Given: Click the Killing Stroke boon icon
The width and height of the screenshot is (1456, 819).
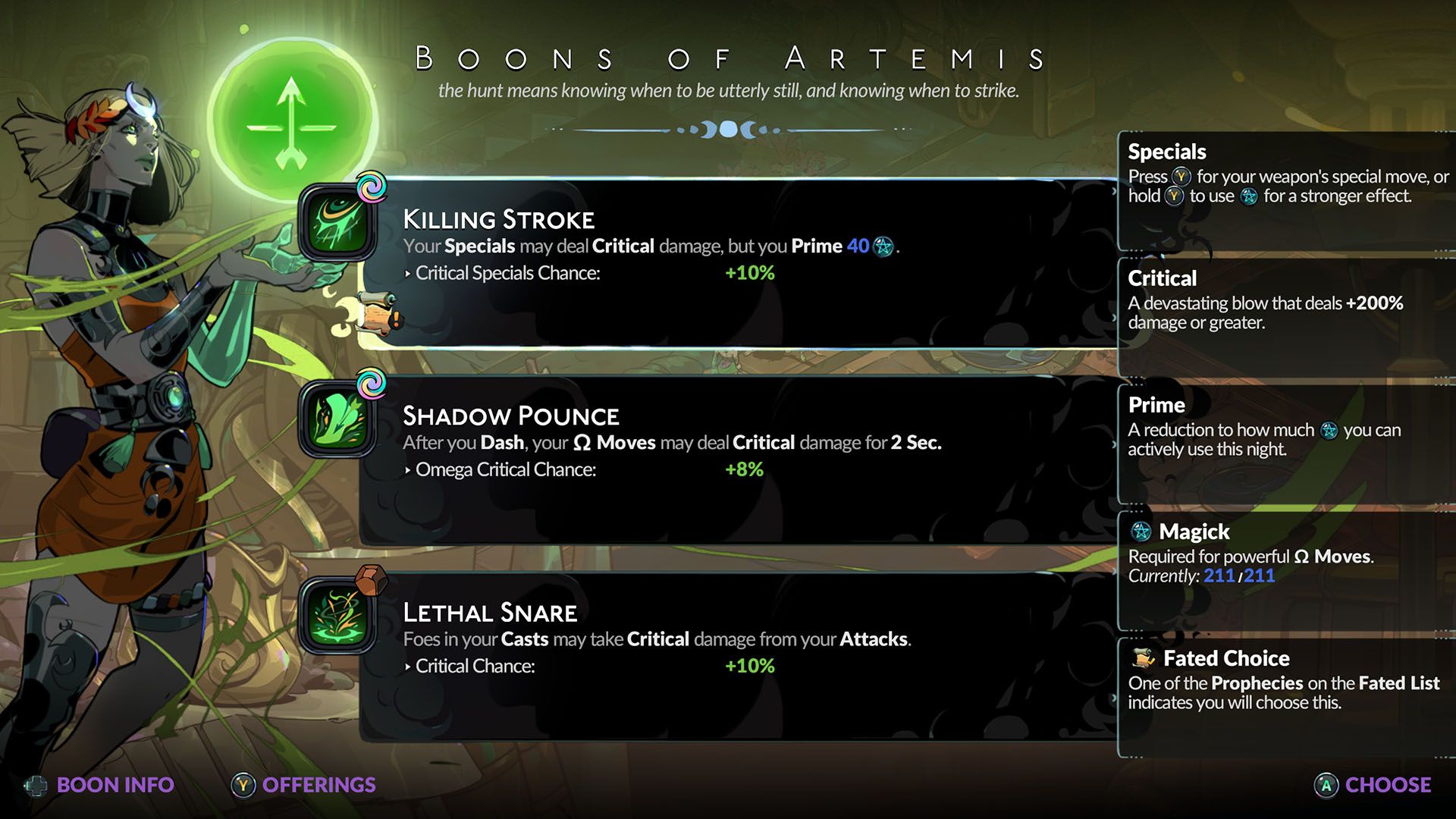Looking at the screenshot, I should point(337,224).
